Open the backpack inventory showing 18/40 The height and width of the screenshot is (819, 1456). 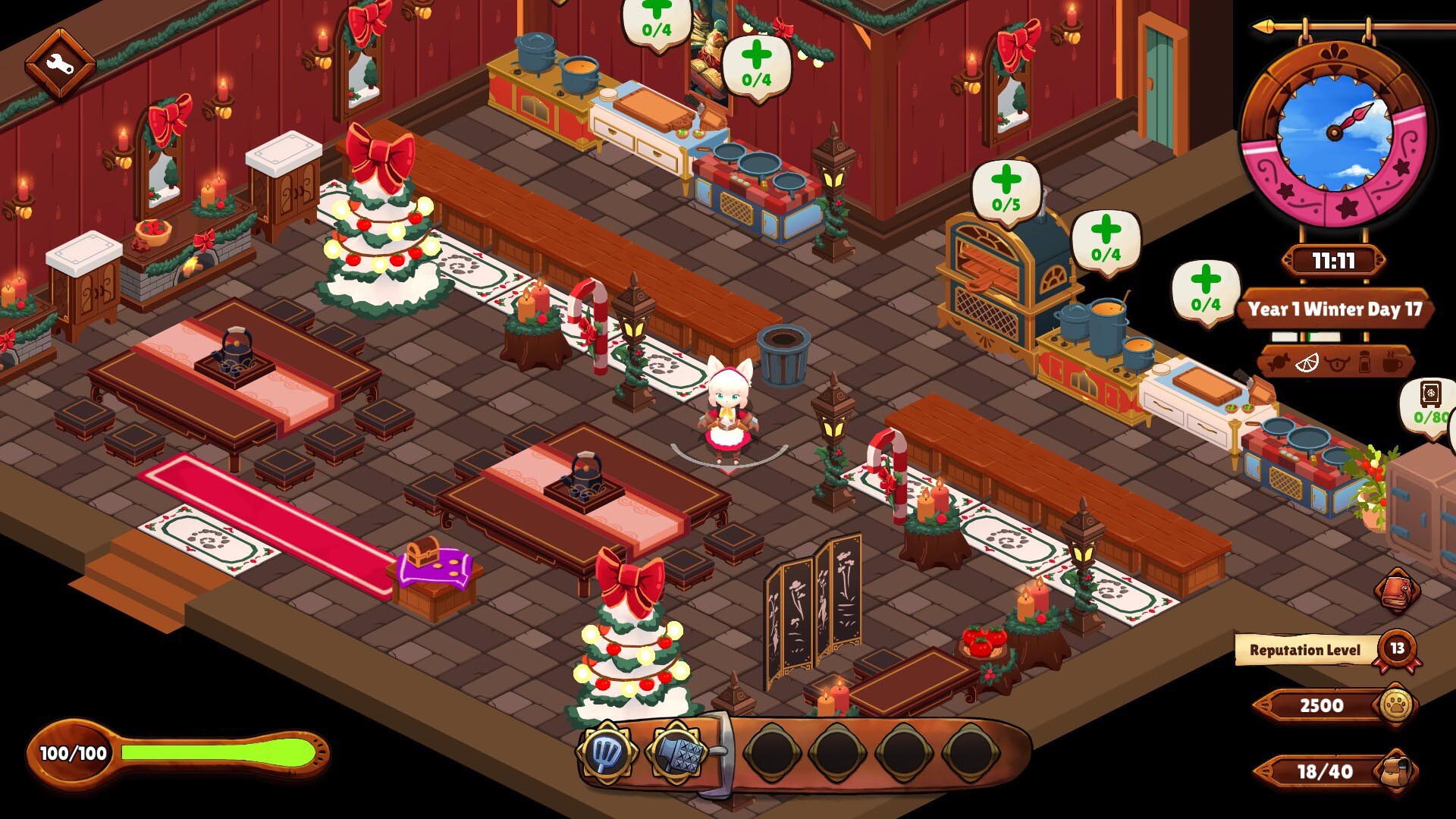[x=1396, y=771]
